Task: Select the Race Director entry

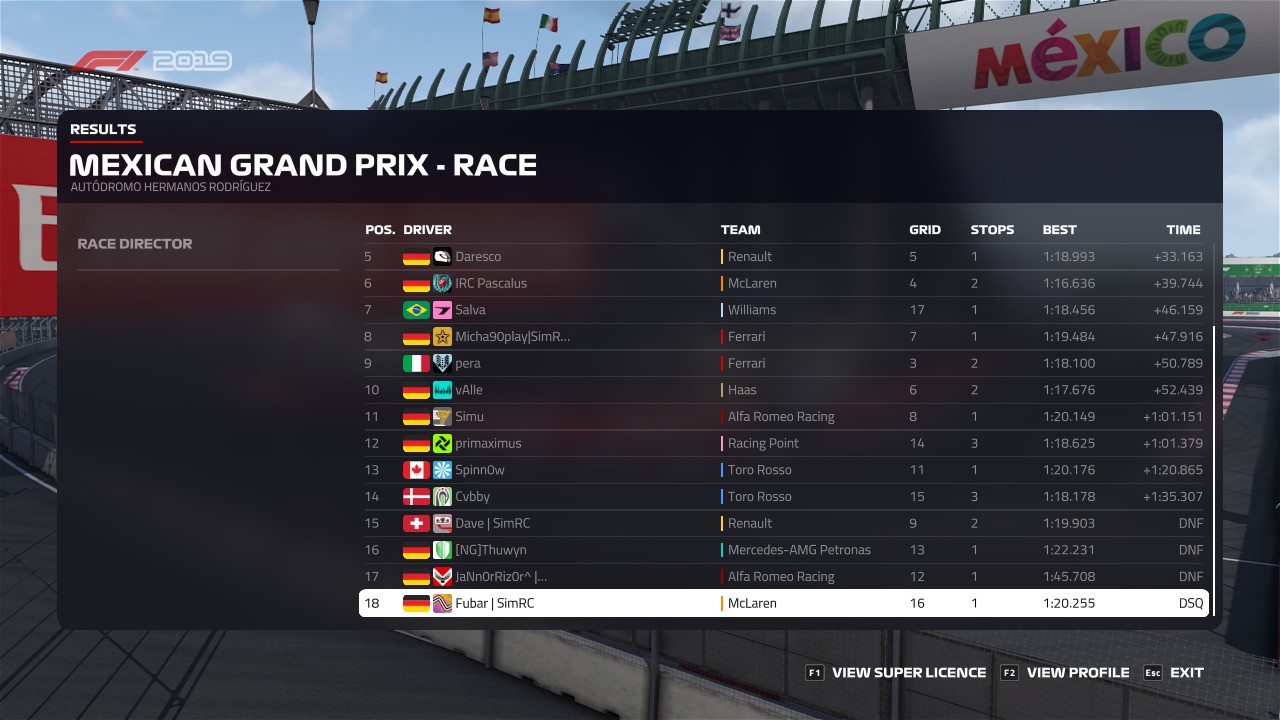Action: click(x=135, y=244)
